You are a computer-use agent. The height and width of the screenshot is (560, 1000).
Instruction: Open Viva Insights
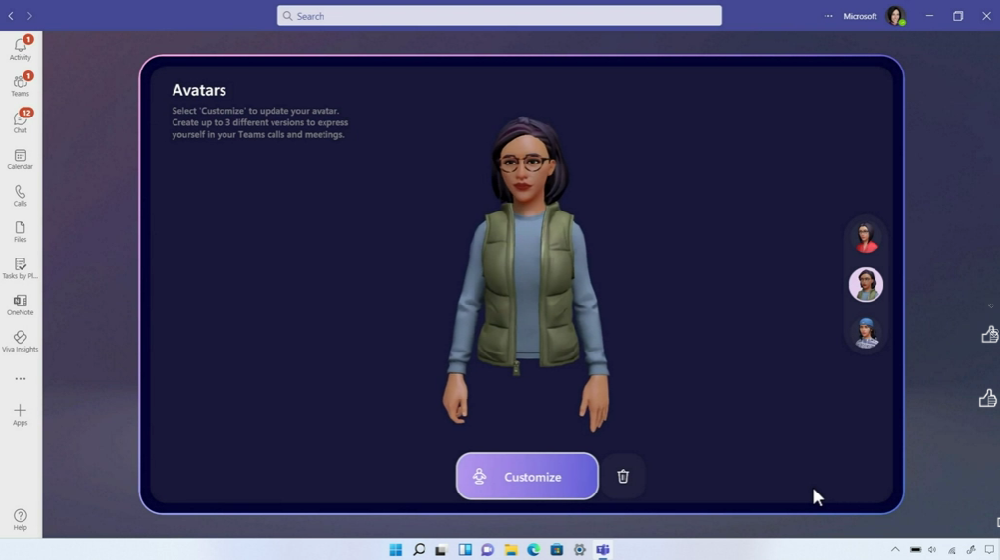20,341
